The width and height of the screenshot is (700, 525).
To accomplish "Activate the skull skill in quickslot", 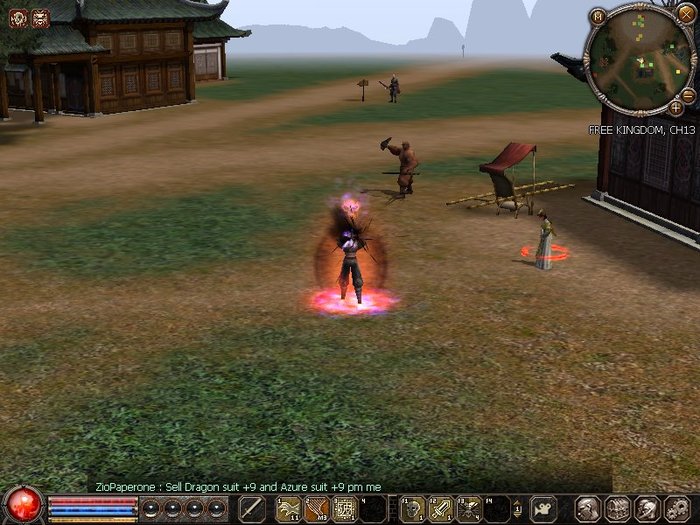I will click(x=412, y=508).
